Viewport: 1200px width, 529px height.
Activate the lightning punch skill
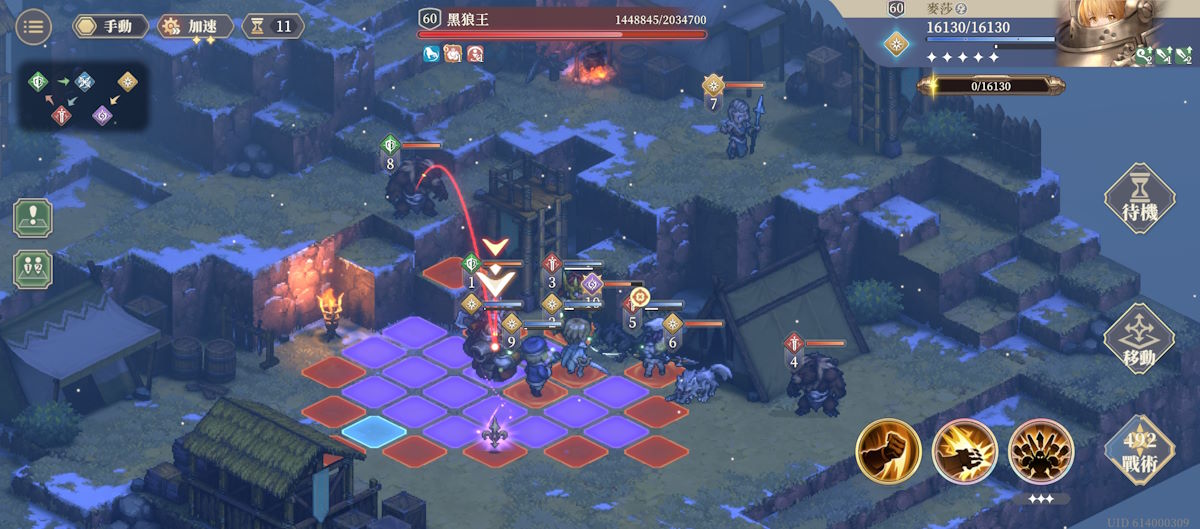click(x=964, y=451)
